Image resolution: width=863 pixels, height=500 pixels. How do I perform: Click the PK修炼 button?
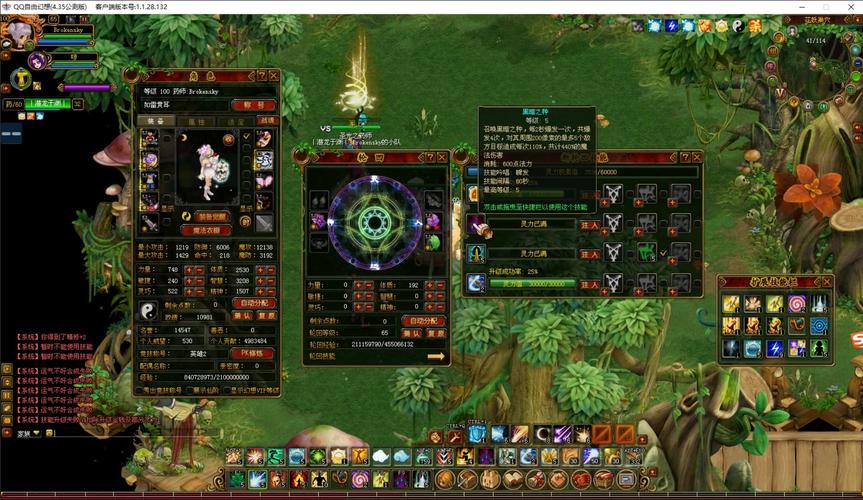coord(254,353)
